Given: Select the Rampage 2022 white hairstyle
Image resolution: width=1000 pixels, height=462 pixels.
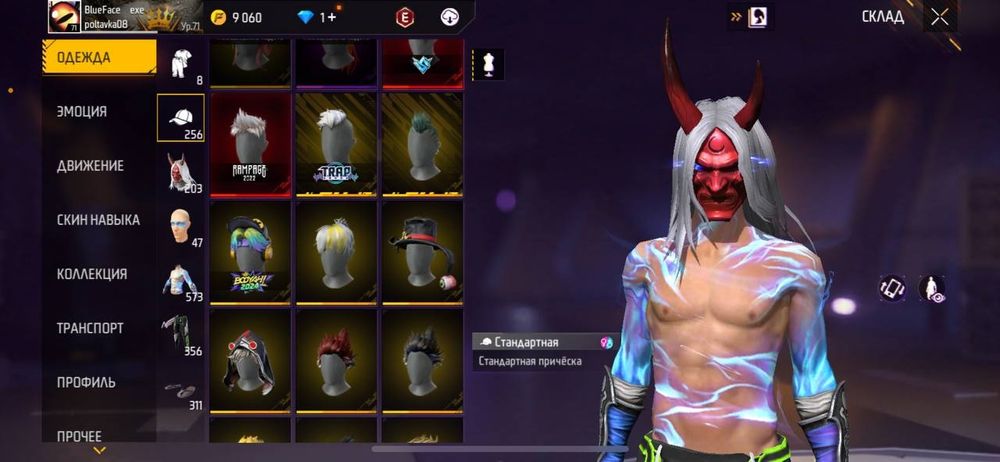Looking at the screenshot, I should [251, 143].
